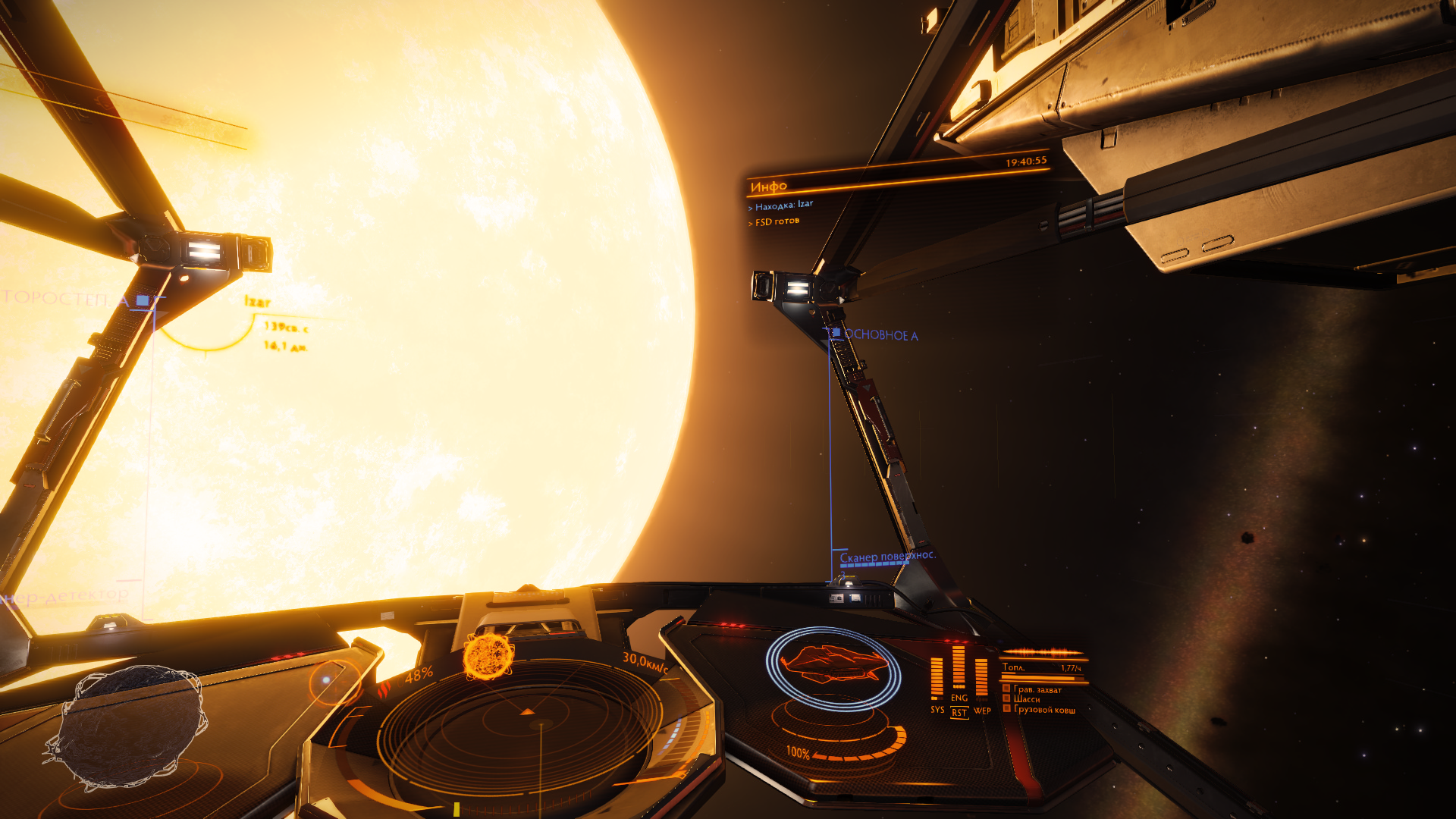Toggle the Шасси landing gear indicator

point(1026,699)
